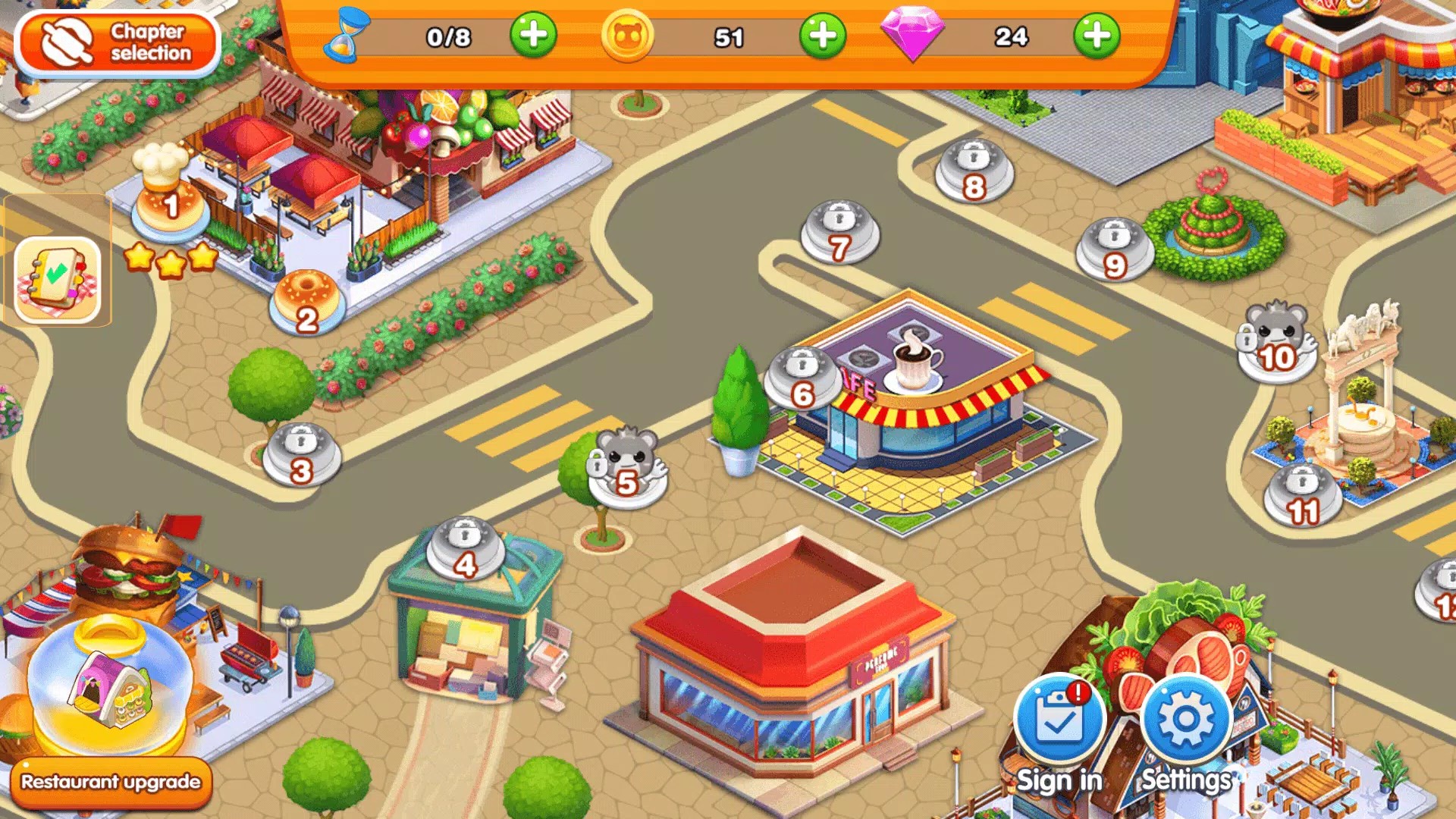
Task: Select locked level 9 near the topiary
Action: (1113, 250)
